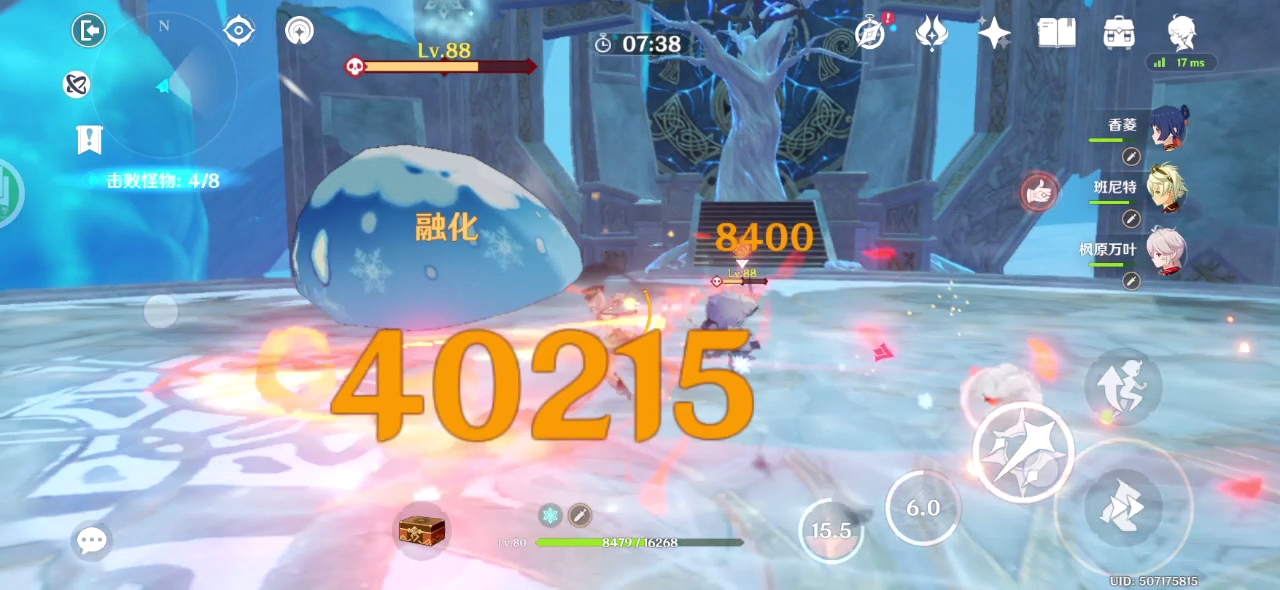
Task: Open the backpack inventory
Action: tap(1119, 33)
